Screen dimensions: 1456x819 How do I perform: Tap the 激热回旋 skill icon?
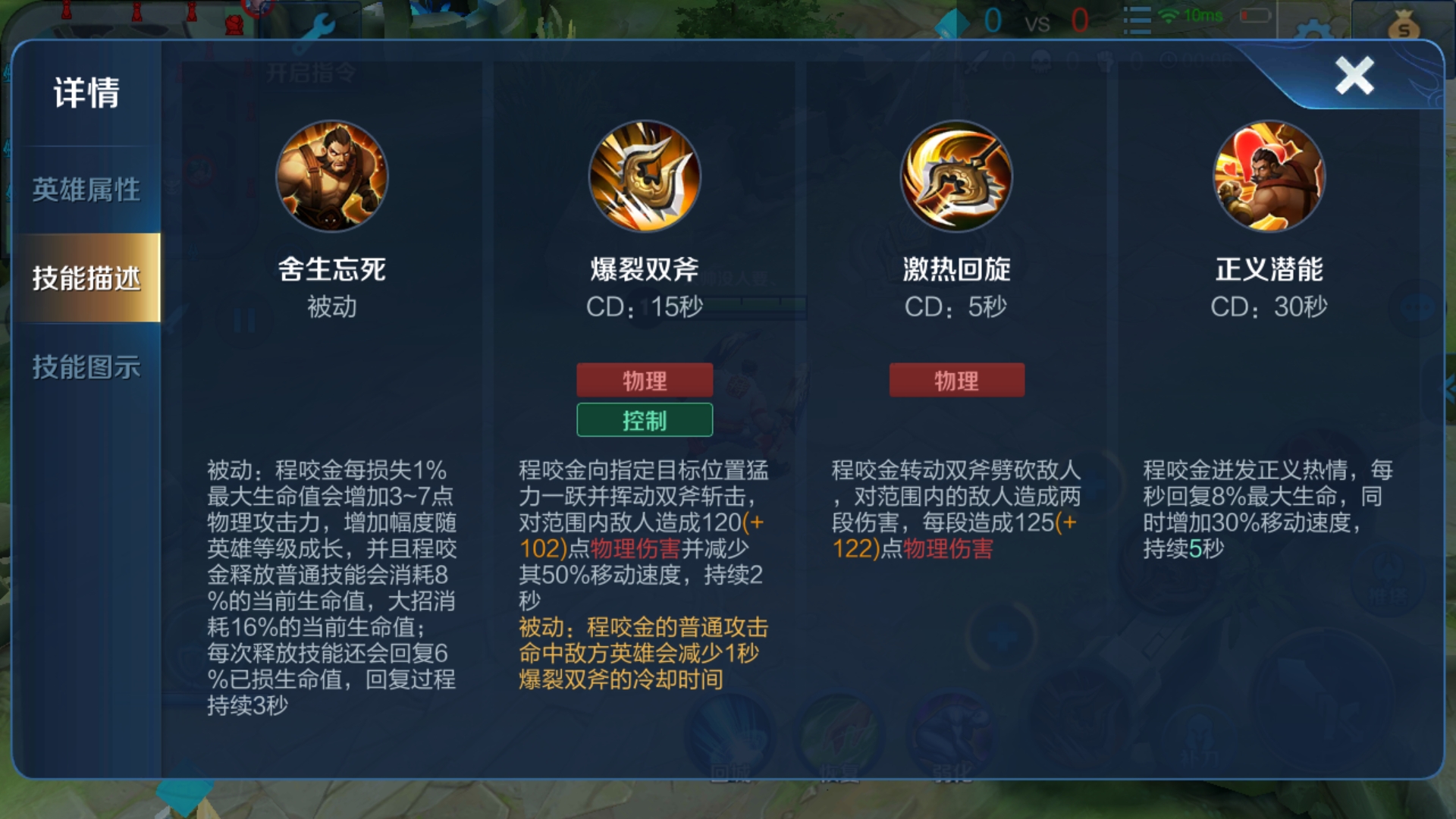pos(955,177)
